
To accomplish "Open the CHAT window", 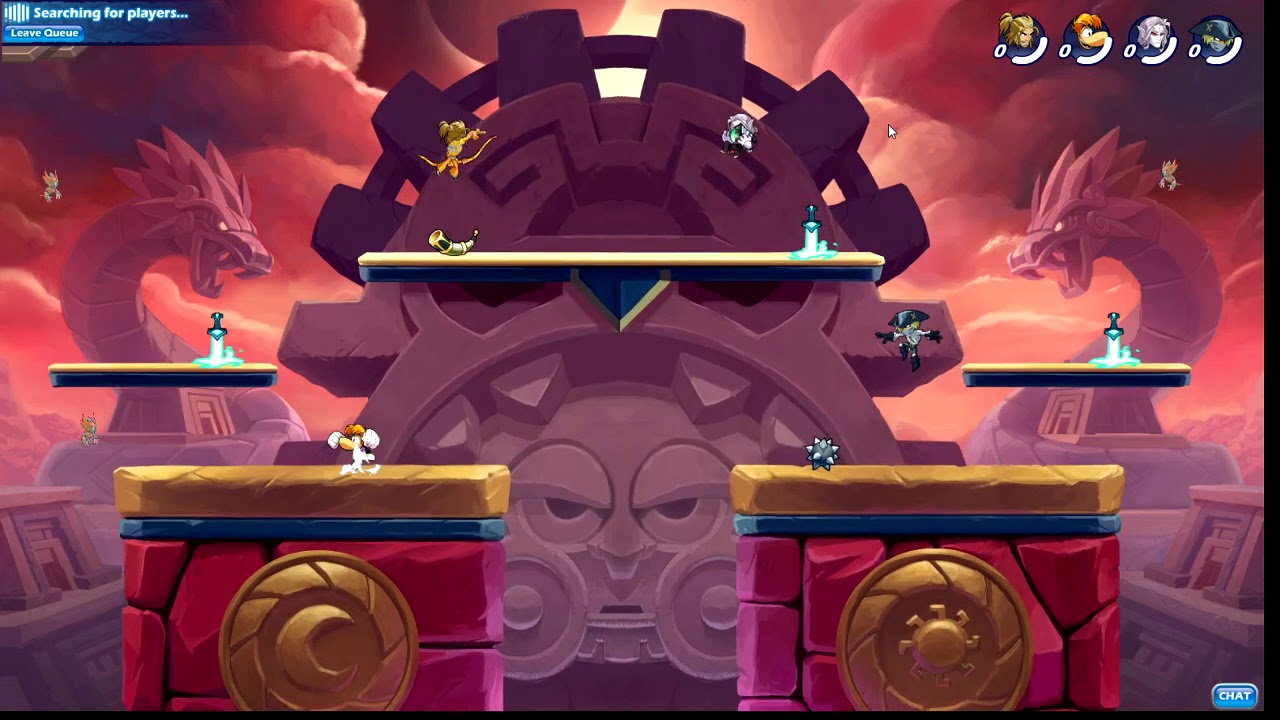I will click(1234, 696).
